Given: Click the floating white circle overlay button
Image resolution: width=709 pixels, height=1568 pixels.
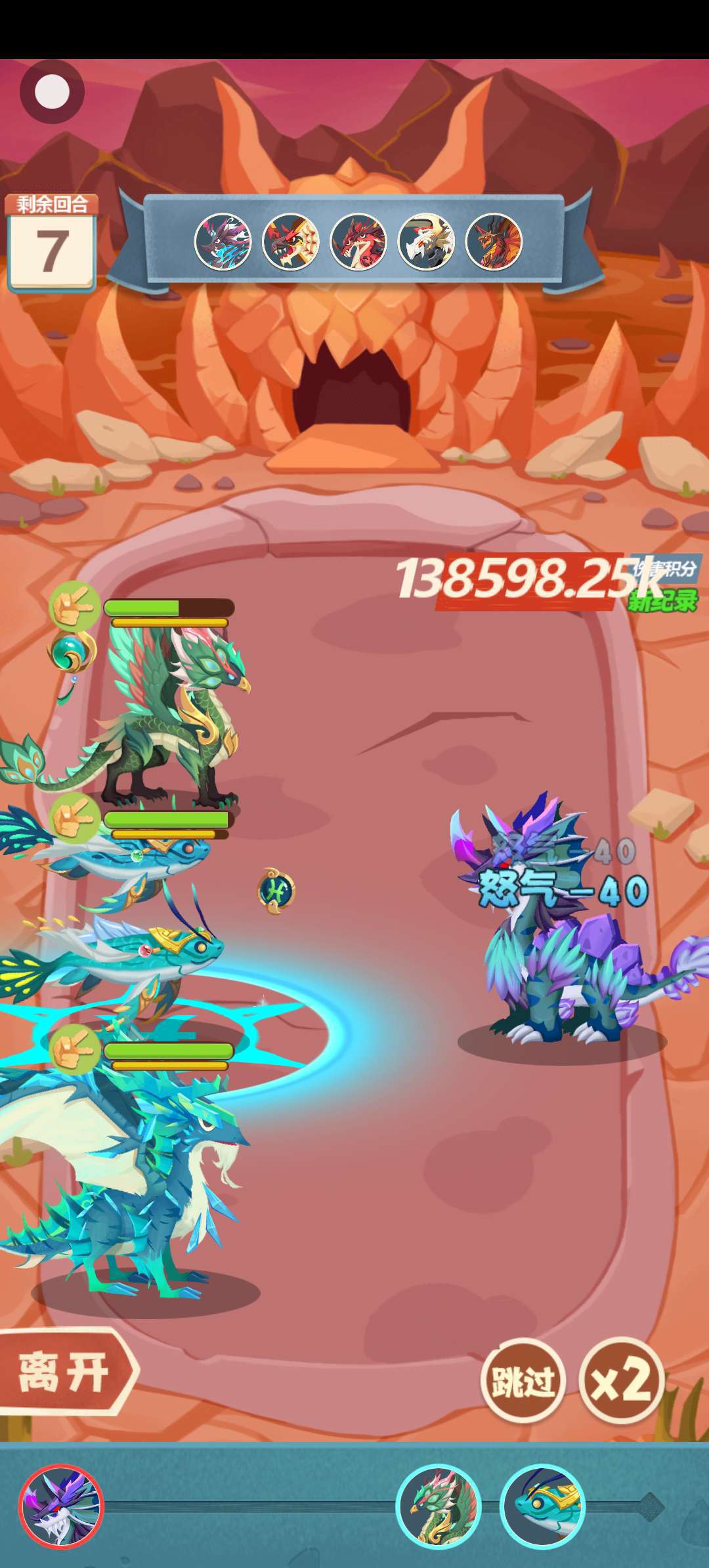Looking at the screenshot, I should 52,92.
